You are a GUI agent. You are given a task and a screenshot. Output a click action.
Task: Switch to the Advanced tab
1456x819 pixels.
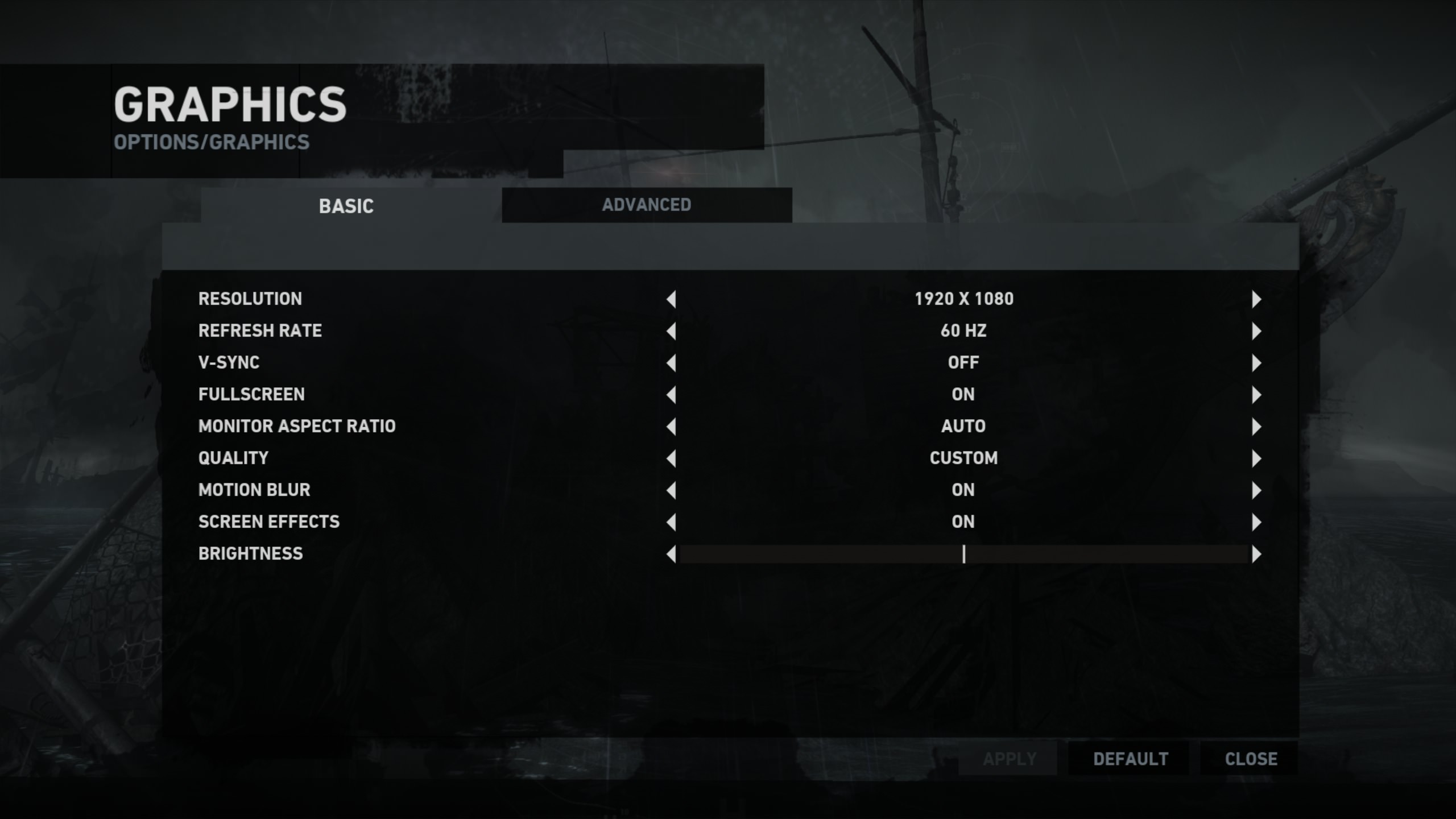pyautogui.click(x=647, y=205)
